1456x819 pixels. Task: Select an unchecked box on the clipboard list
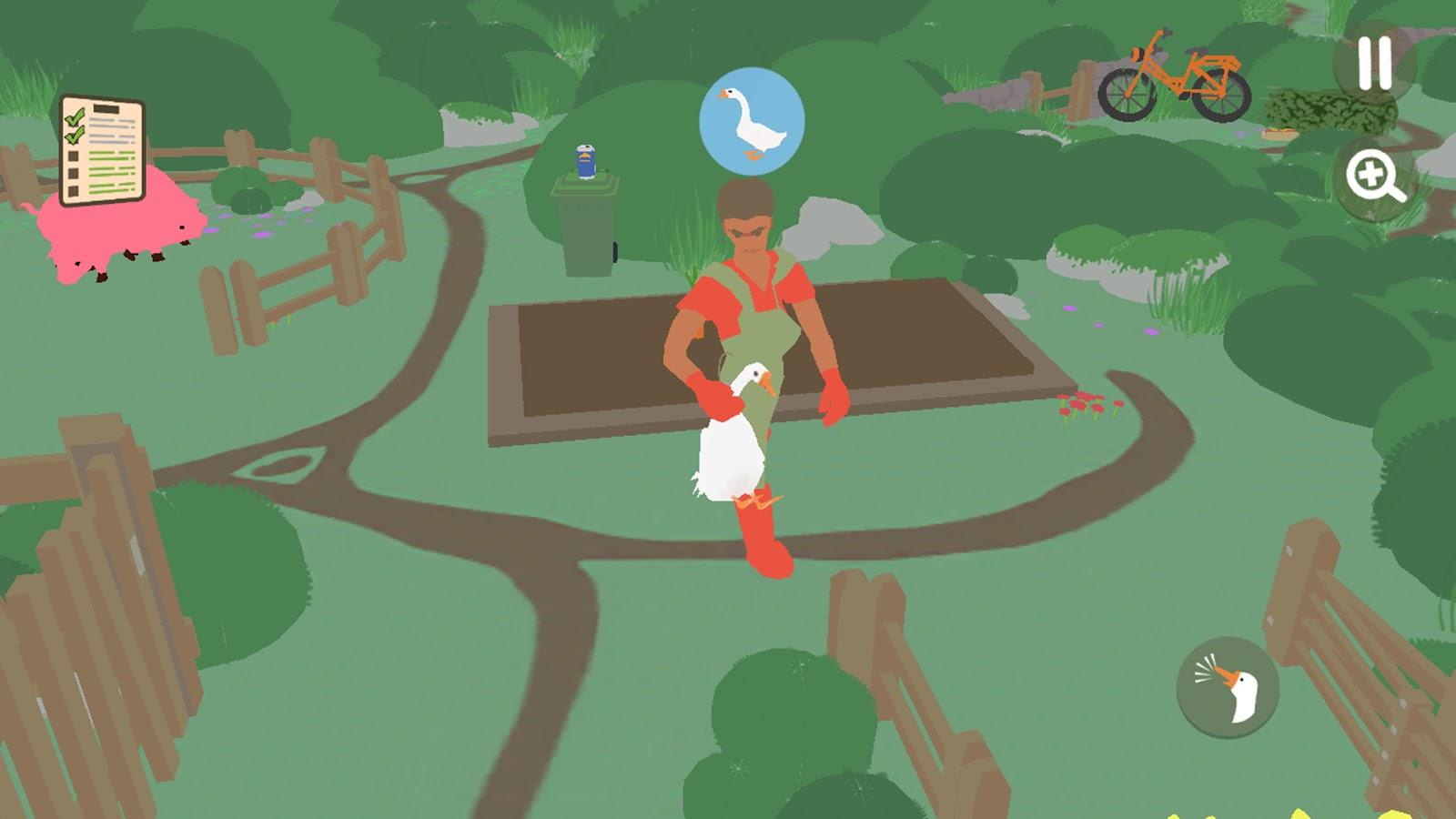coord(73,156)
